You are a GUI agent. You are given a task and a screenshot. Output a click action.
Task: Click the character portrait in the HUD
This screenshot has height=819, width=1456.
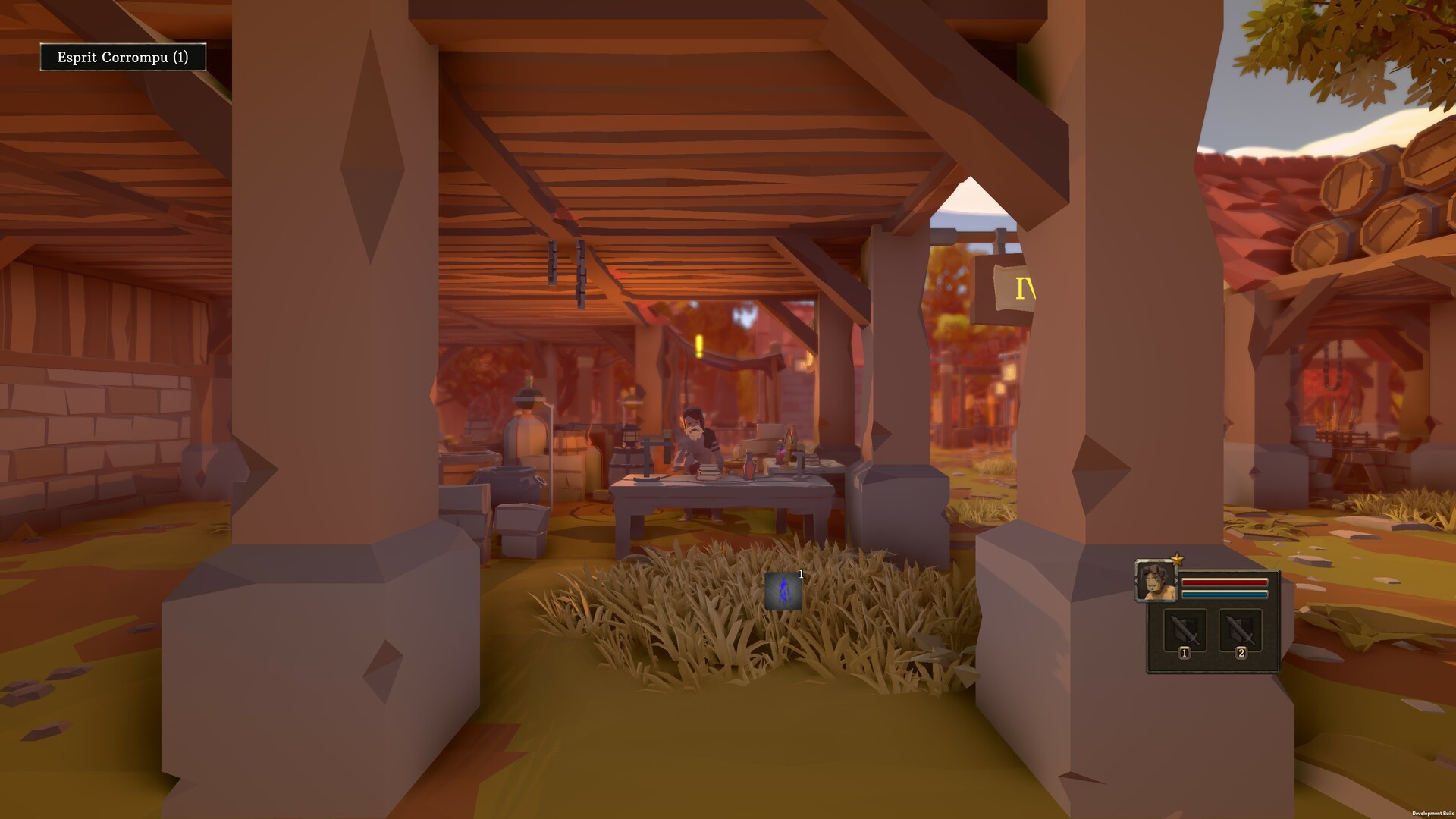pos(1154,581)
